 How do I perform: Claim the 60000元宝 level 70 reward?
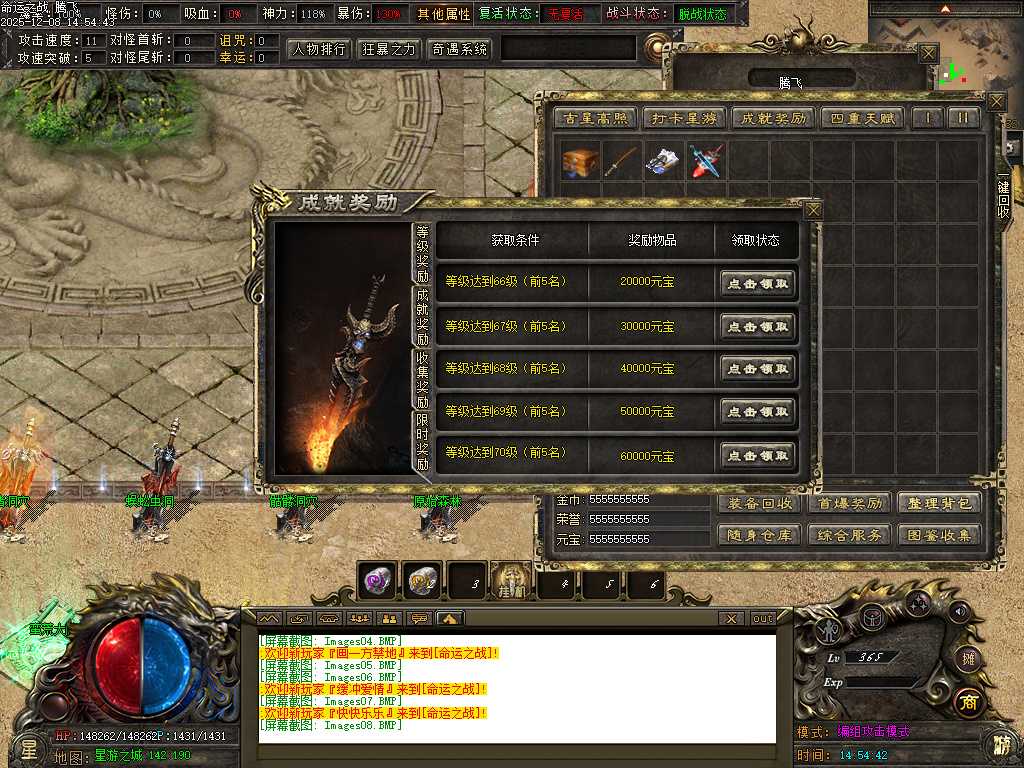758,456
